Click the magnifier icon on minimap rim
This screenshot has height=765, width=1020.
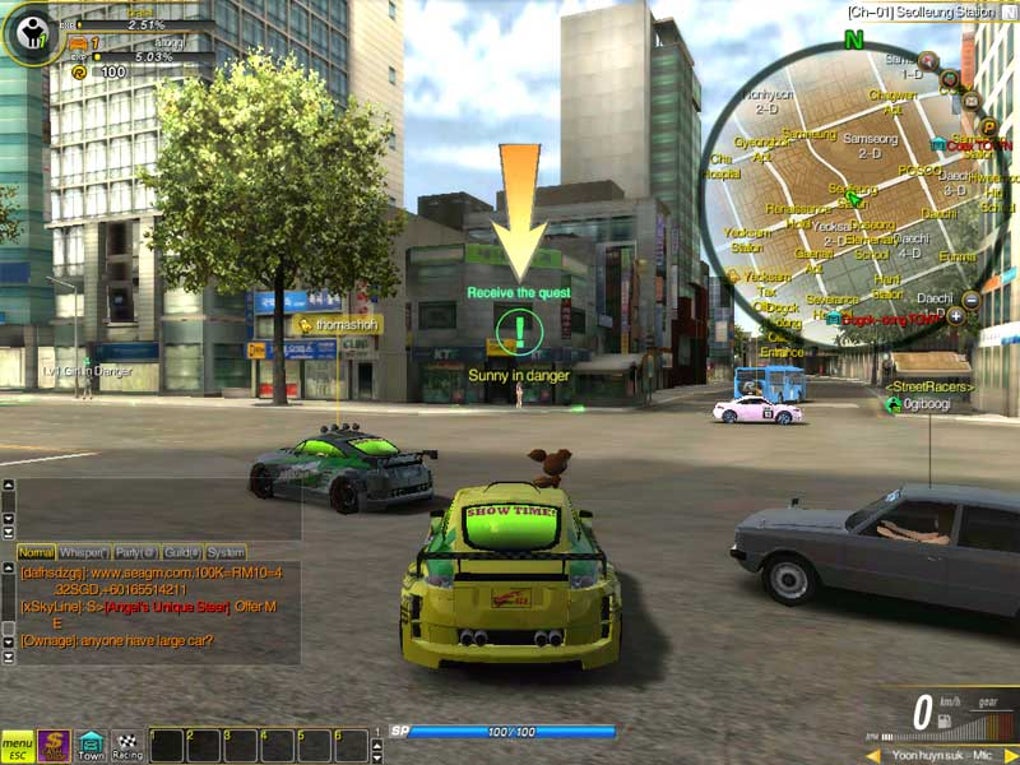(928, 59)
